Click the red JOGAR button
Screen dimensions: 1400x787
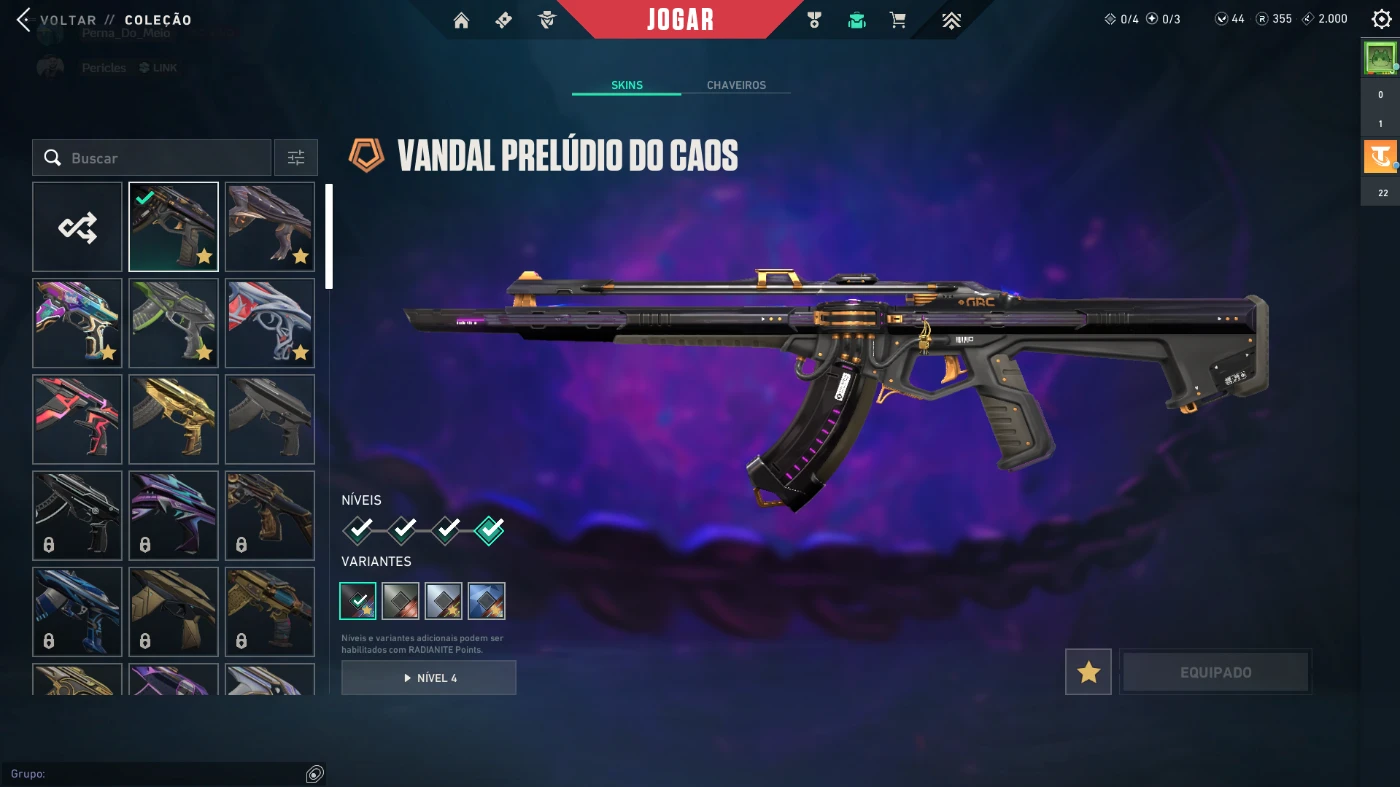pyautogui.click(x=680, y=20)
